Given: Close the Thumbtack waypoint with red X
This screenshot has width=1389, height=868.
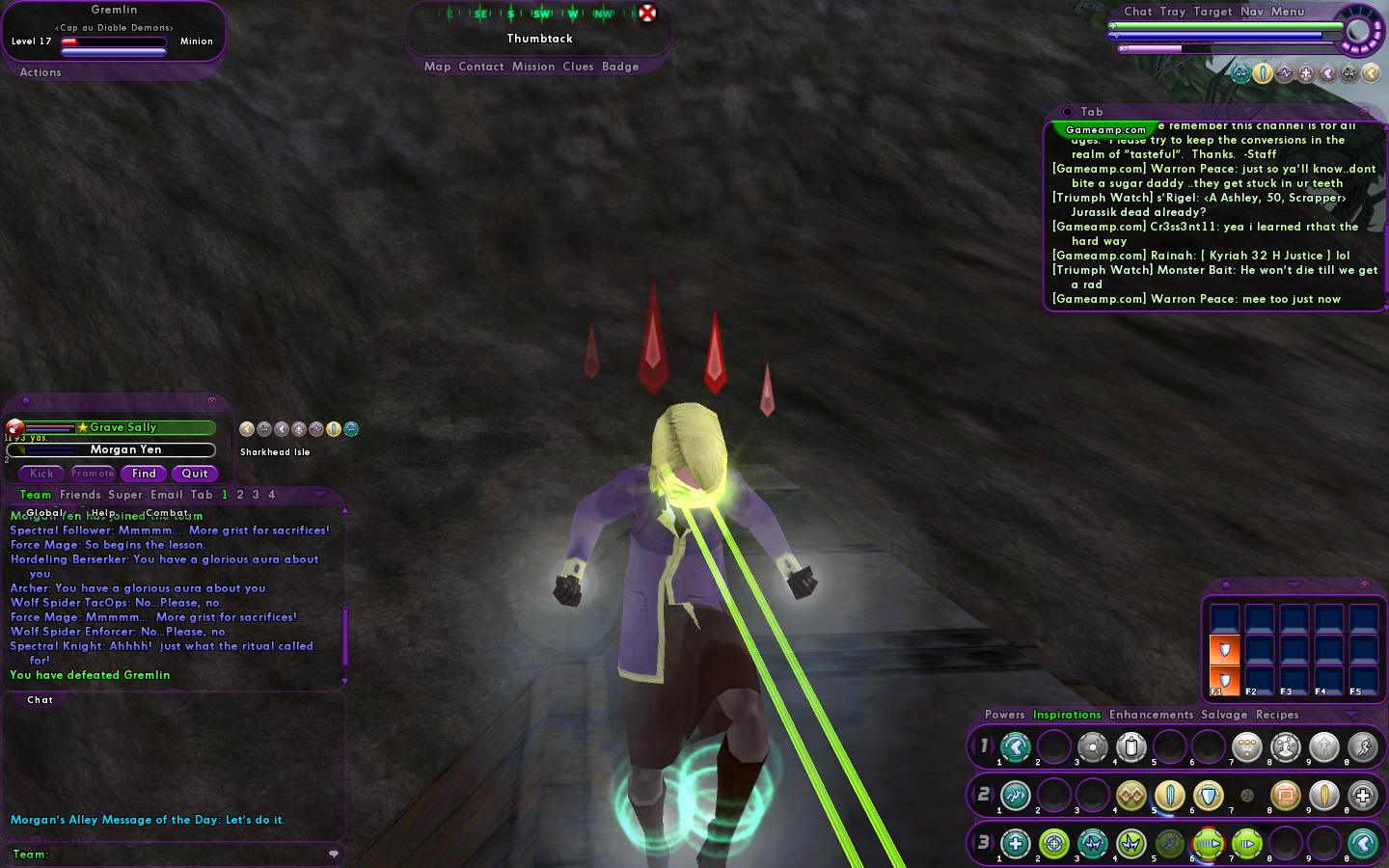Looking at the screenshot, I should (x=647, y=13).
